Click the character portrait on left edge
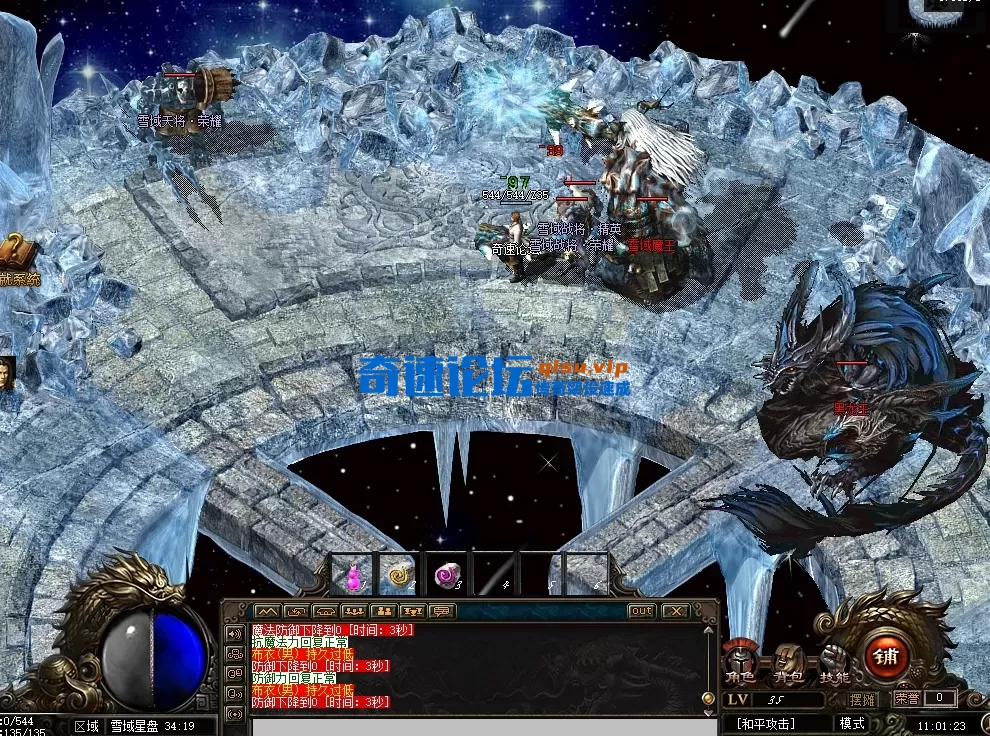The width and height of the screenshot is (990, 736). click(x=7, y=374)
